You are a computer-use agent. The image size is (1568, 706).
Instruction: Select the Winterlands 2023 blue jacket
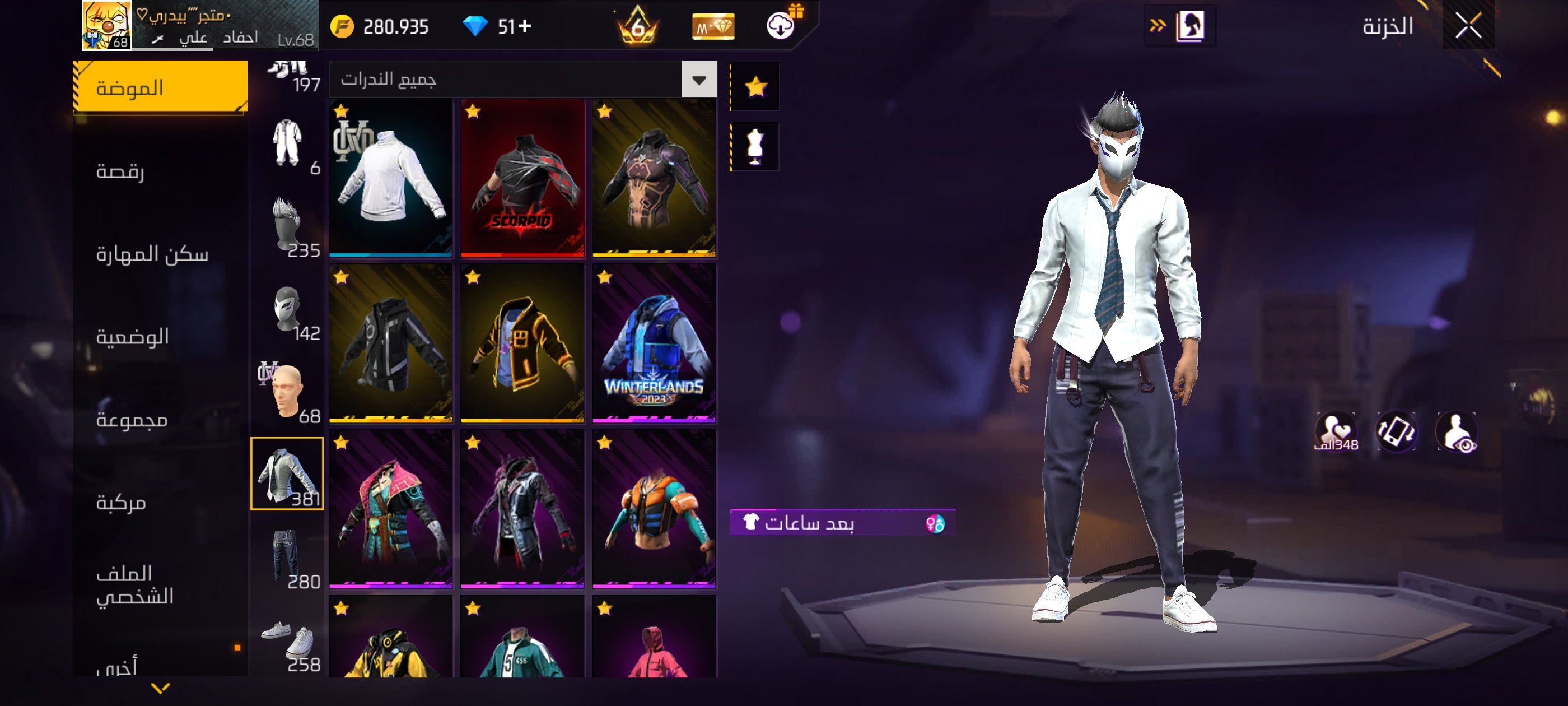[x=654, y=343]
